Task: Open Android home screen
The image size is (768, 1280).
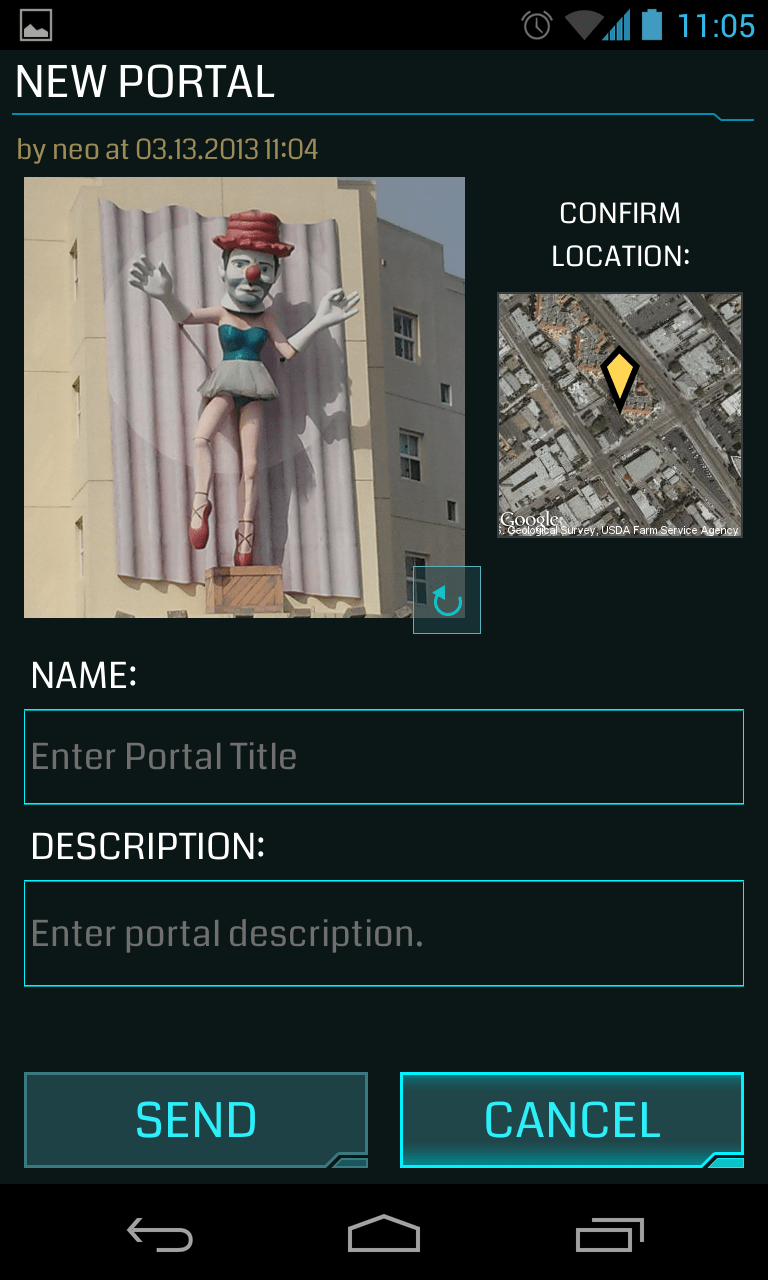Action: click(384, 1235)
